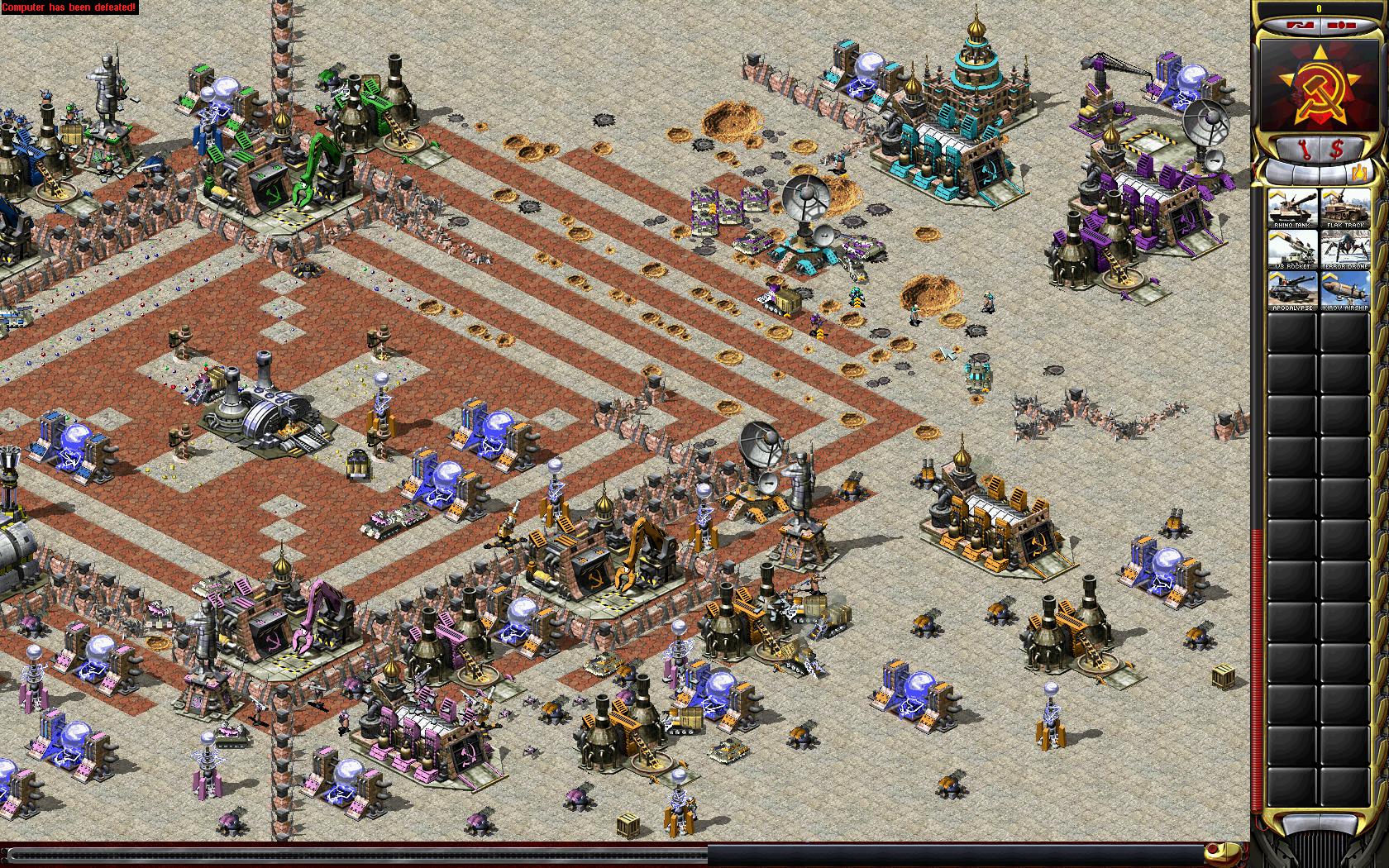Screen dimensions: 1389x868
Task: Open the diplomacy button above the radar
Action: coord(1300,25)
